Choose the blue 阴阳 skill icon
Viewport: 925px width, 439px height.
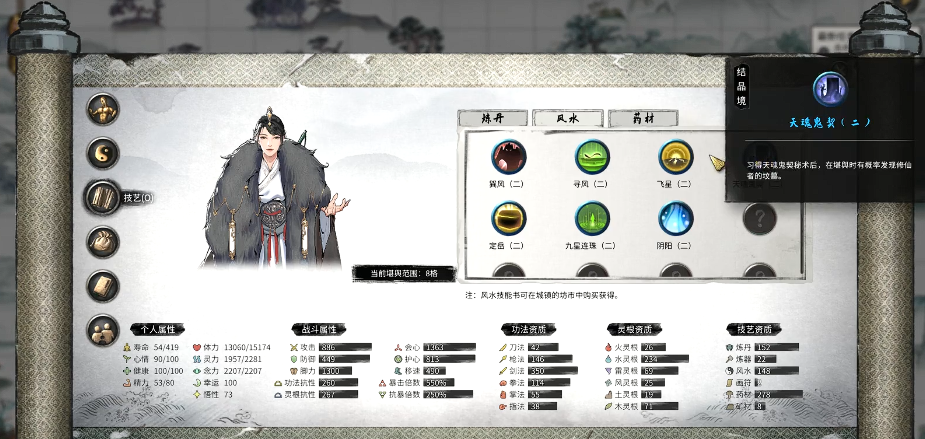[676, 218]
